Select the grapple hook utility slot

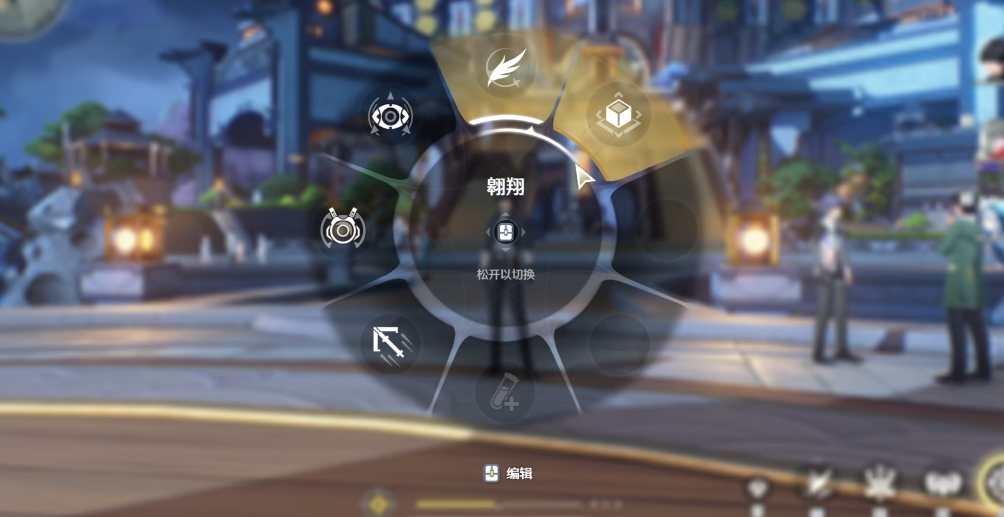pos(343,230)
